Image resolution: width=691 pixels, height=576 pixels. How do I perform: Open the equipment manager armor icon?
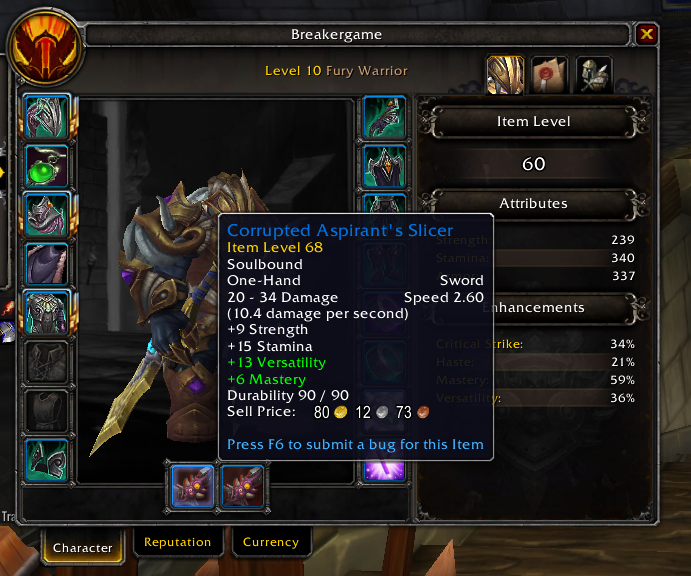(x=594, y=76)
